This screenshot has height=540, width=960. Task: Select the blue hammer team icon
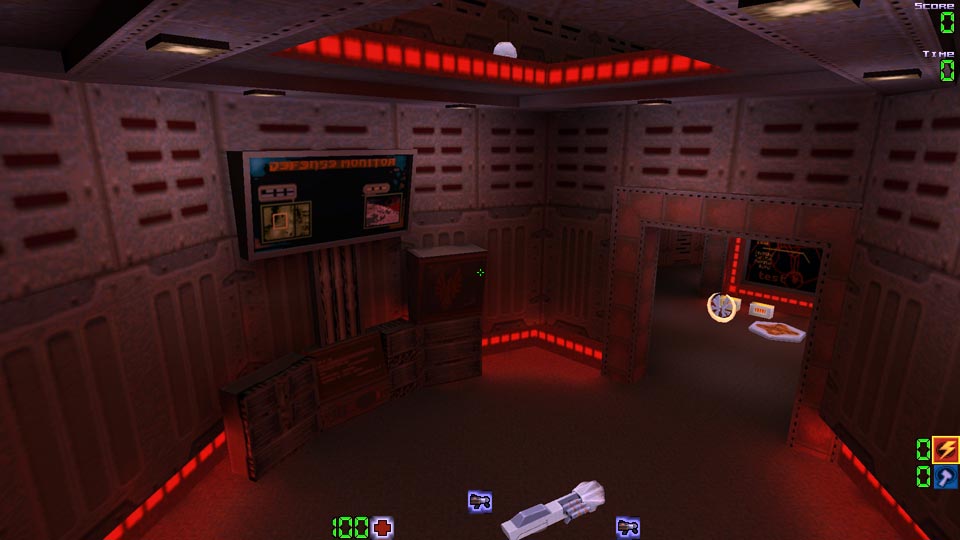click(x=945, y=477)
